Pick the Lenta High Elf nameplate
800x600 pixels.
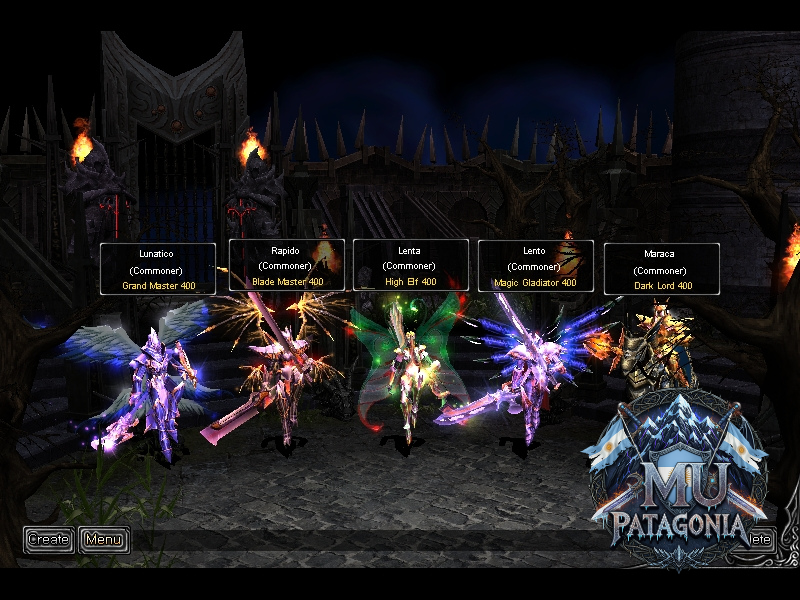[x=411, y=266]
